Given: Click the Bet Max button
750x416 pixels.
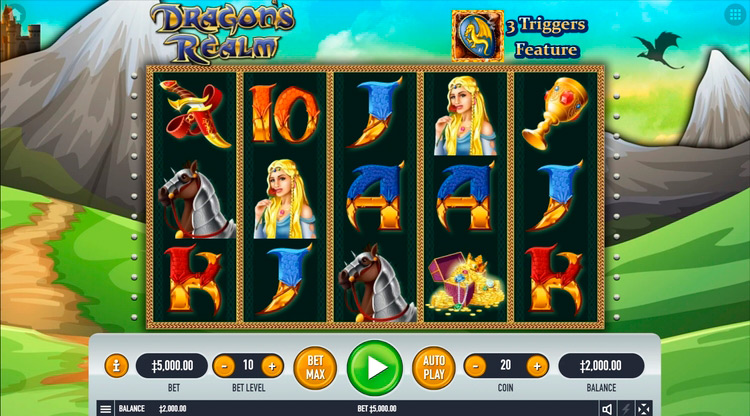Looking at the screenshot, I should pos(315,367).
